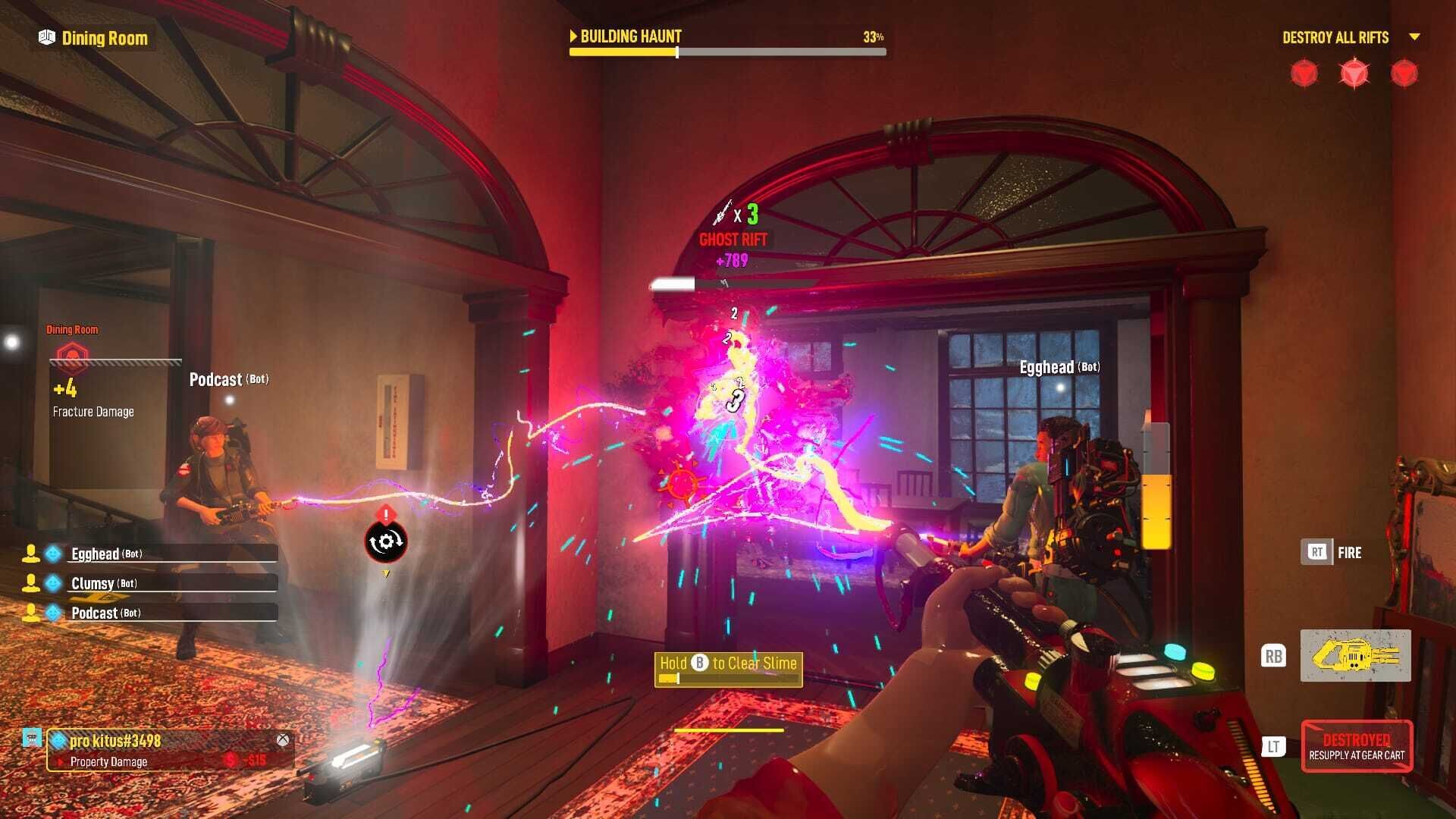1456x819 pixels.
Task: Click the Destroyed Resupply at Gear Cart slot
Action: [x=1356, y=746]
